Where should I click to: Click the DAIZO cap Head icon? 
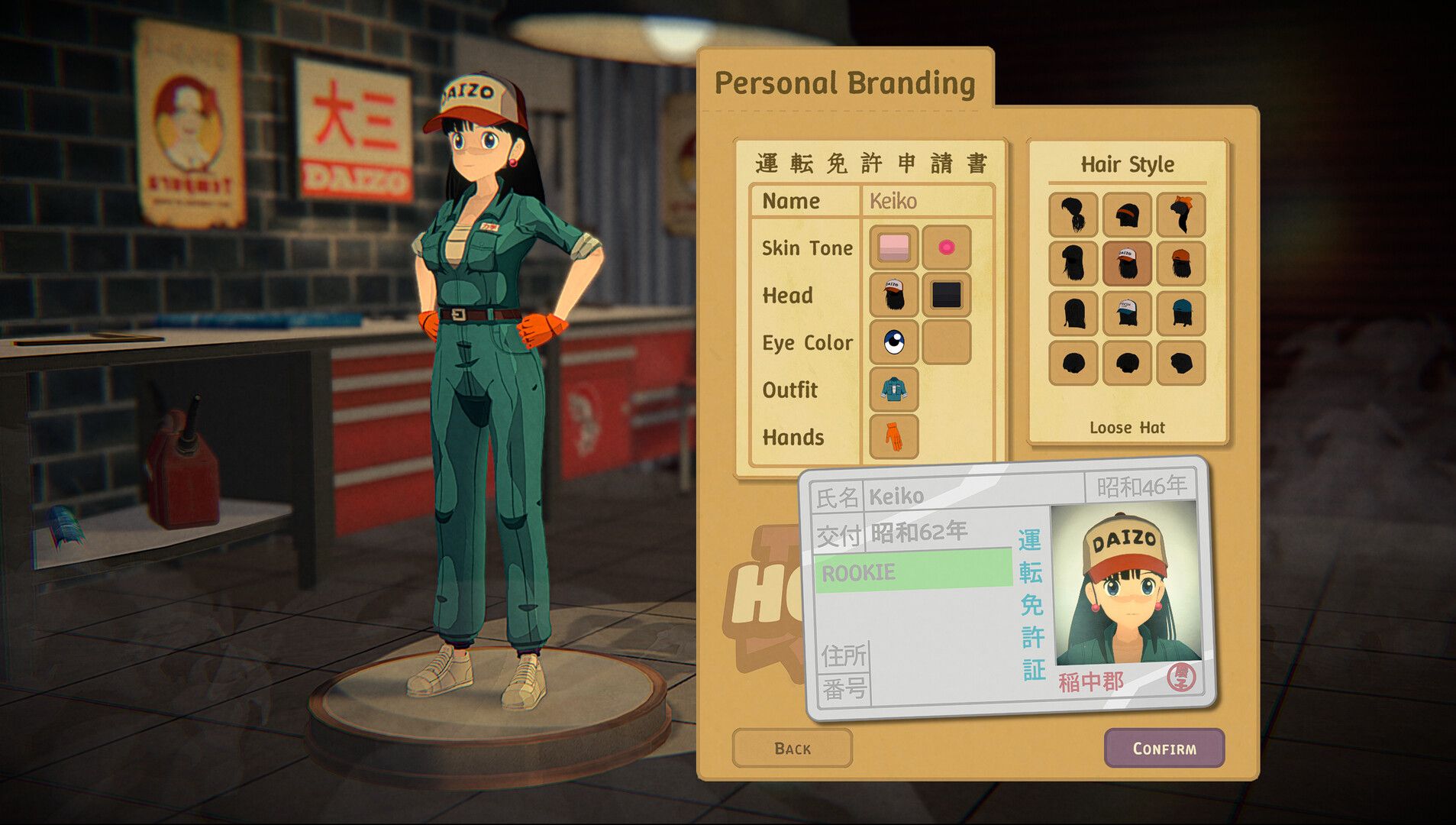pos(893,296)
